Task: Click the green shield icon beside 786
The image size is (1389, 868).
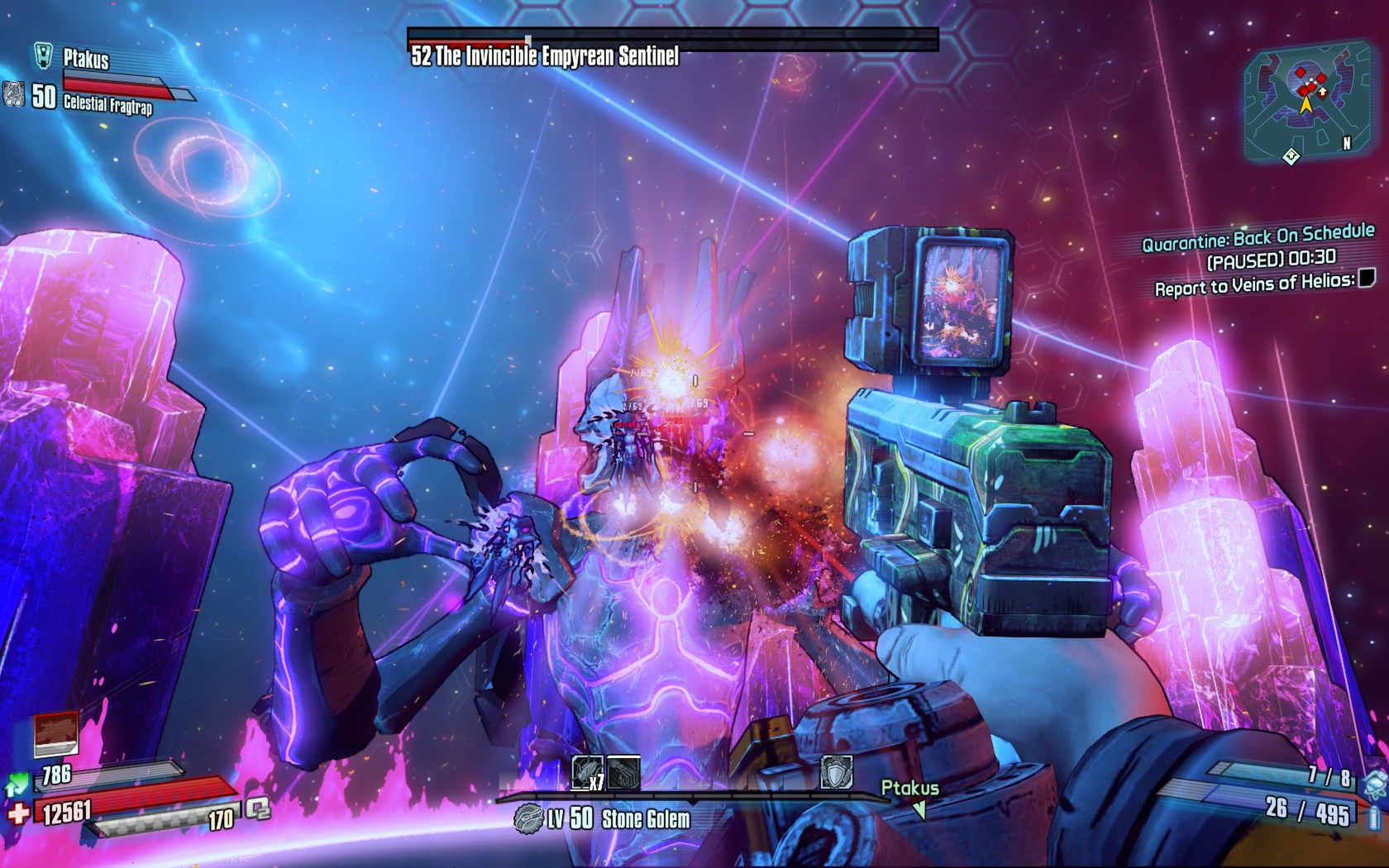Action: 17,780
